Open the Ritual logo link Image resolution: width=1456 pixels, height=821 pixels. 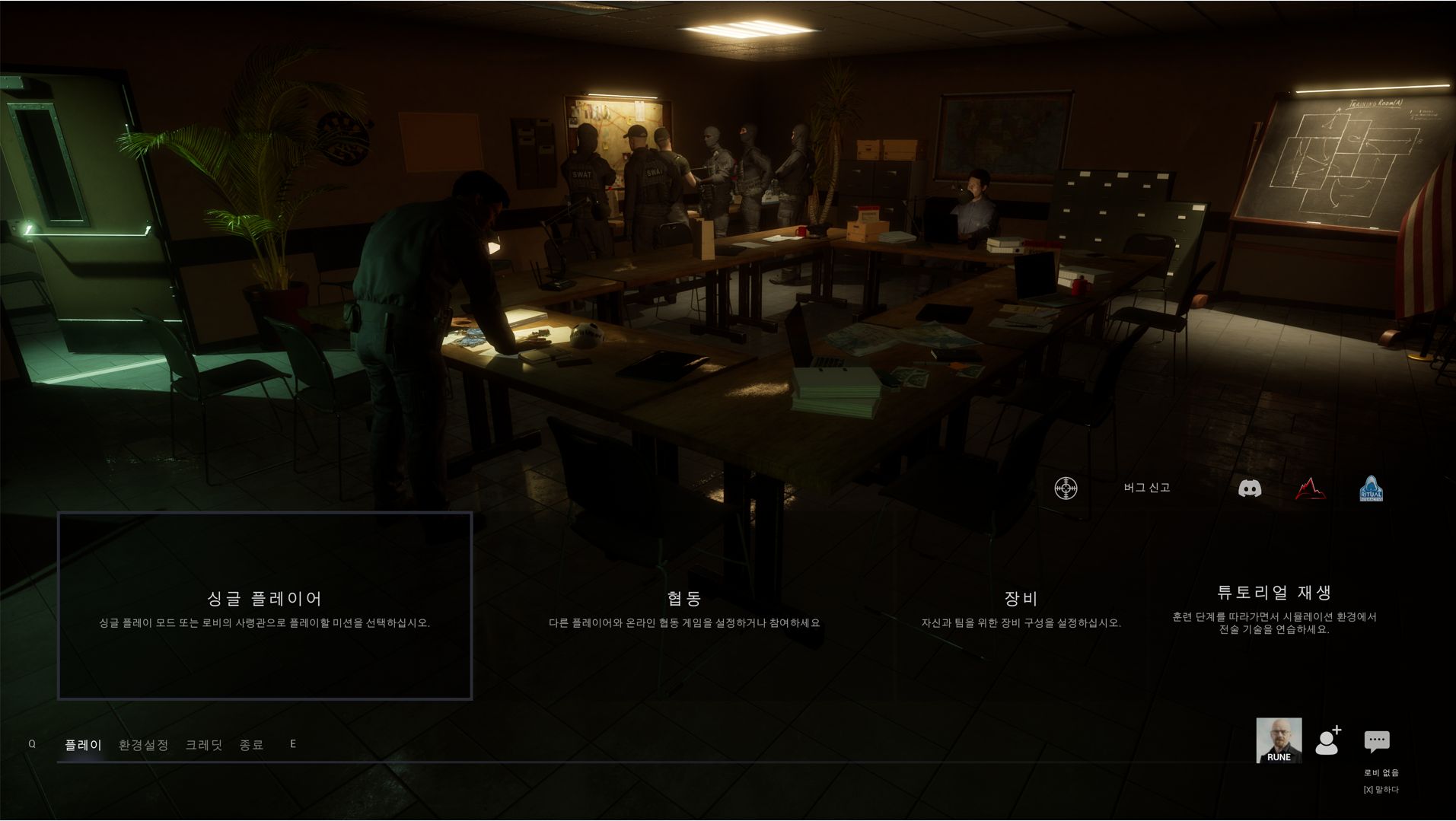pos(1372,488)
